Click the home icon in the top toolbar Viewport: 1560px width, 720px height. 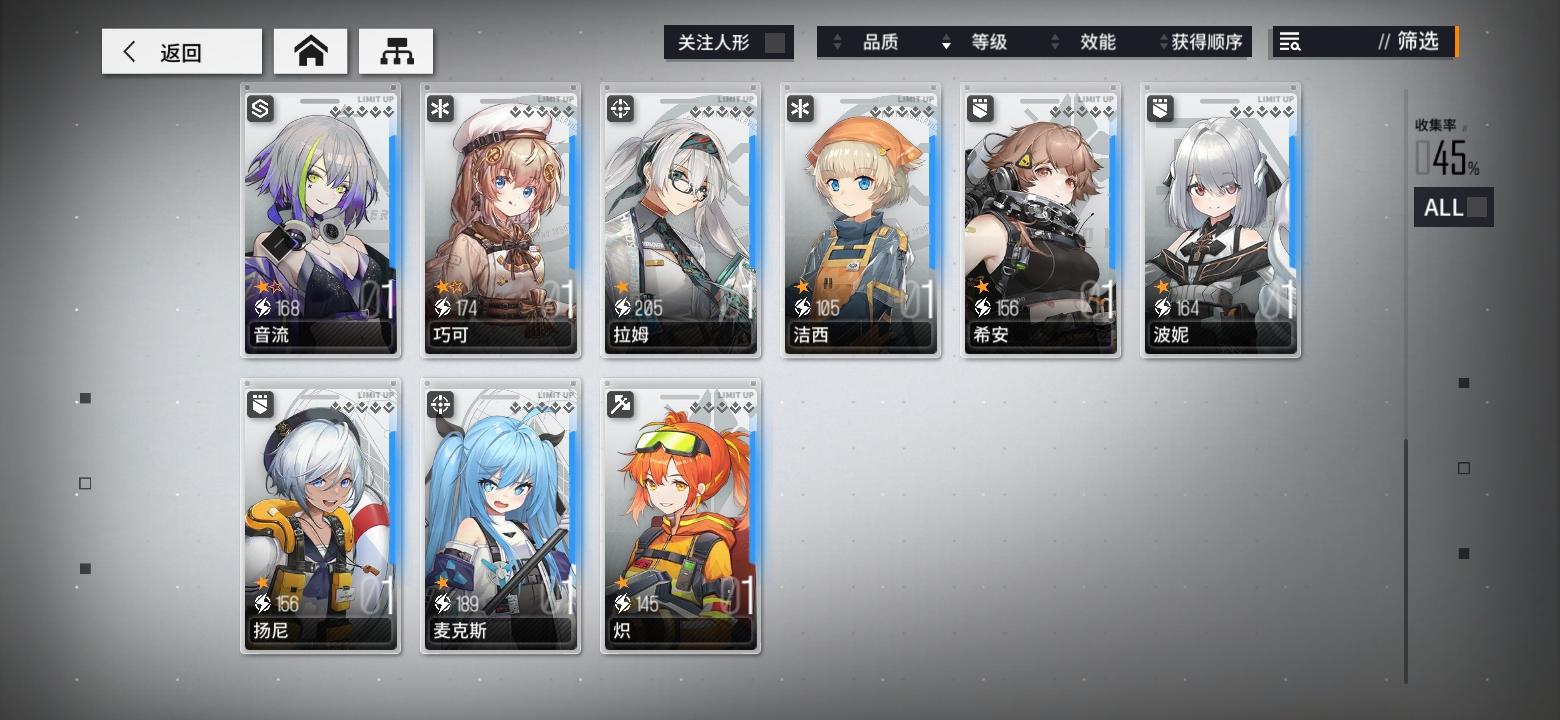tap(310, 50)
